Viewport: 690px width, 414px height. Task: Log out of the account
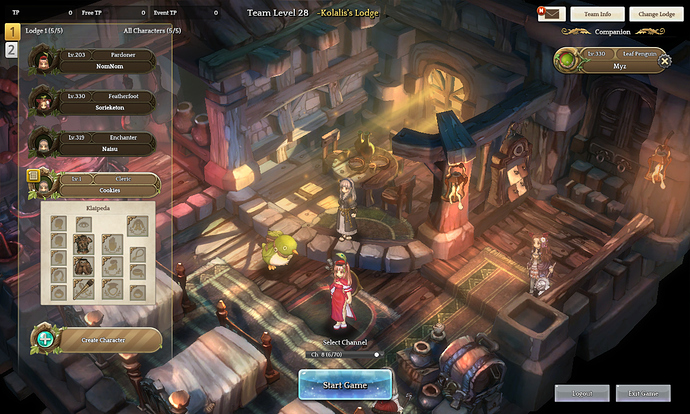click(x=581, y=394)
